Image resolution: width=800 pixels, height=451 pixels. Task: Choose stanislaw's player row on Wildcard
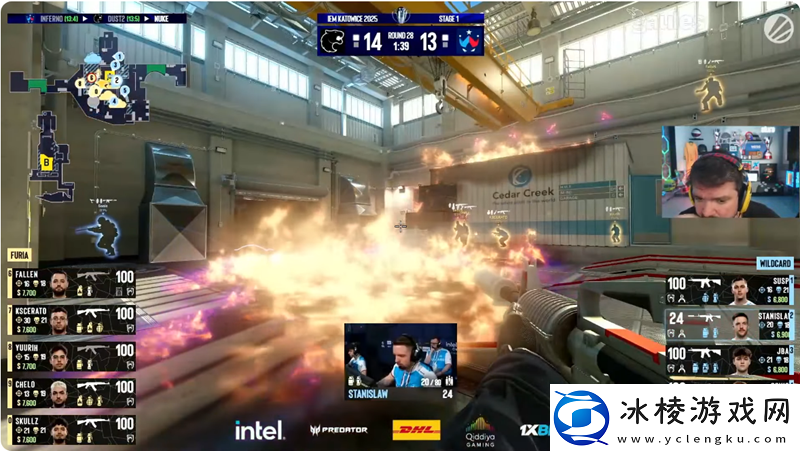pos(732,326)
